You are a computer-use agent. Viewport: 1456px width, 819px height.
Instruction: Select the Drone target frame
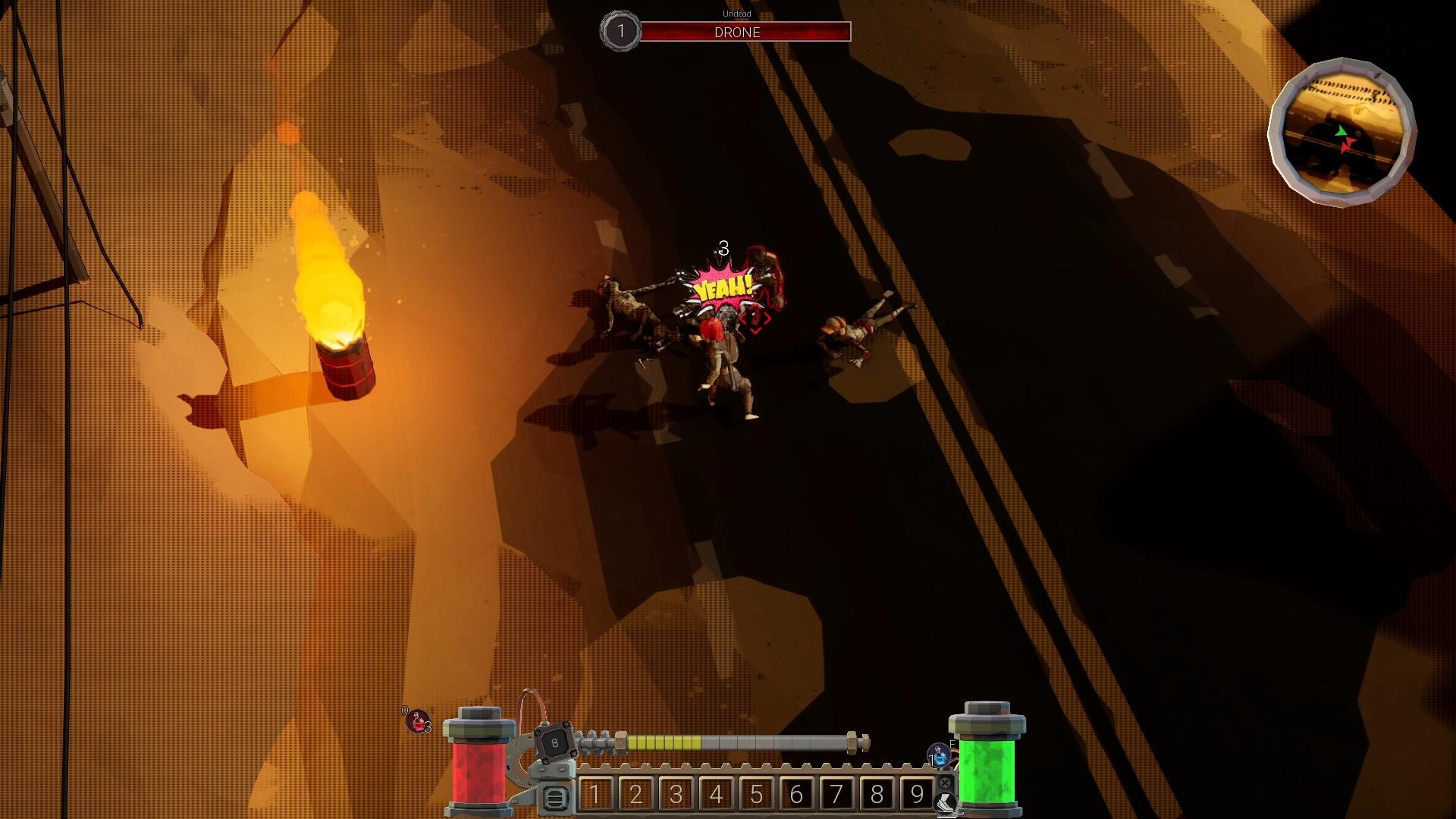tap(737, 32)
